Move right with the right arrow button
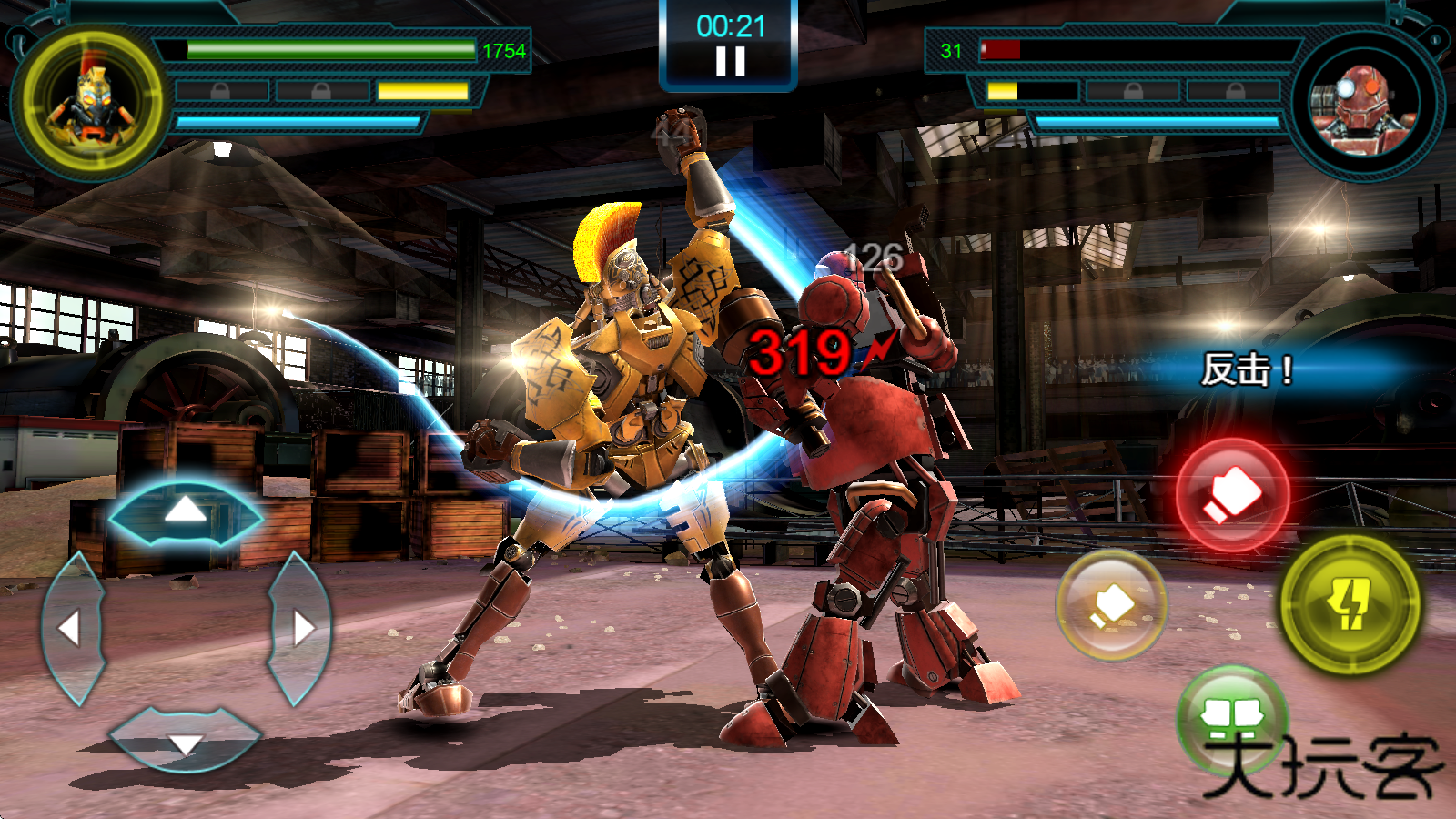Viewport: 1456px width, 819px height. [300, 628]
